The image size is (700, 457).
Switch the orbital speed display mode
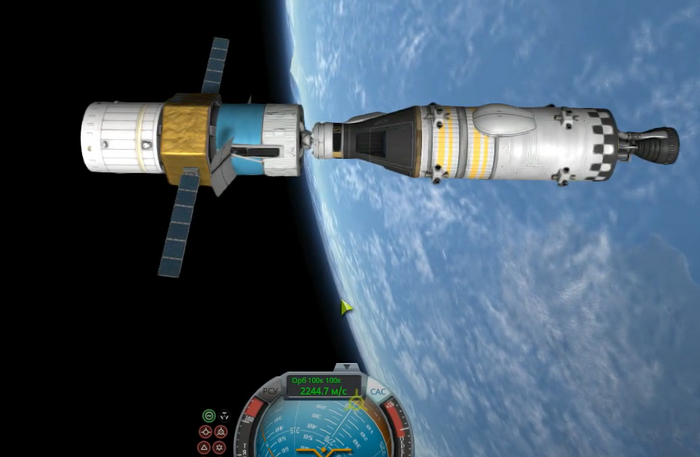pyautogui.click(x=323, y=387)
